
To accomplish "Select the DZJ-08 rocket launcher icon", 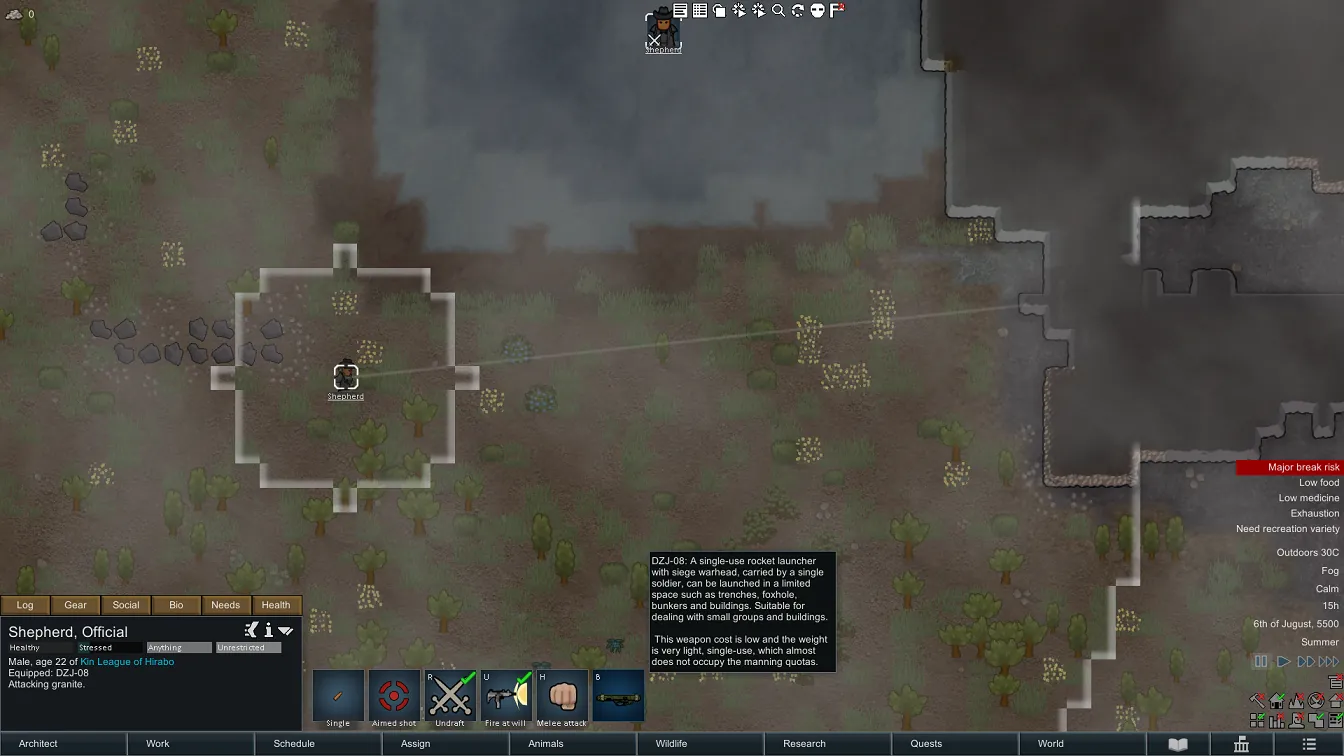I will tap(618, 697).
